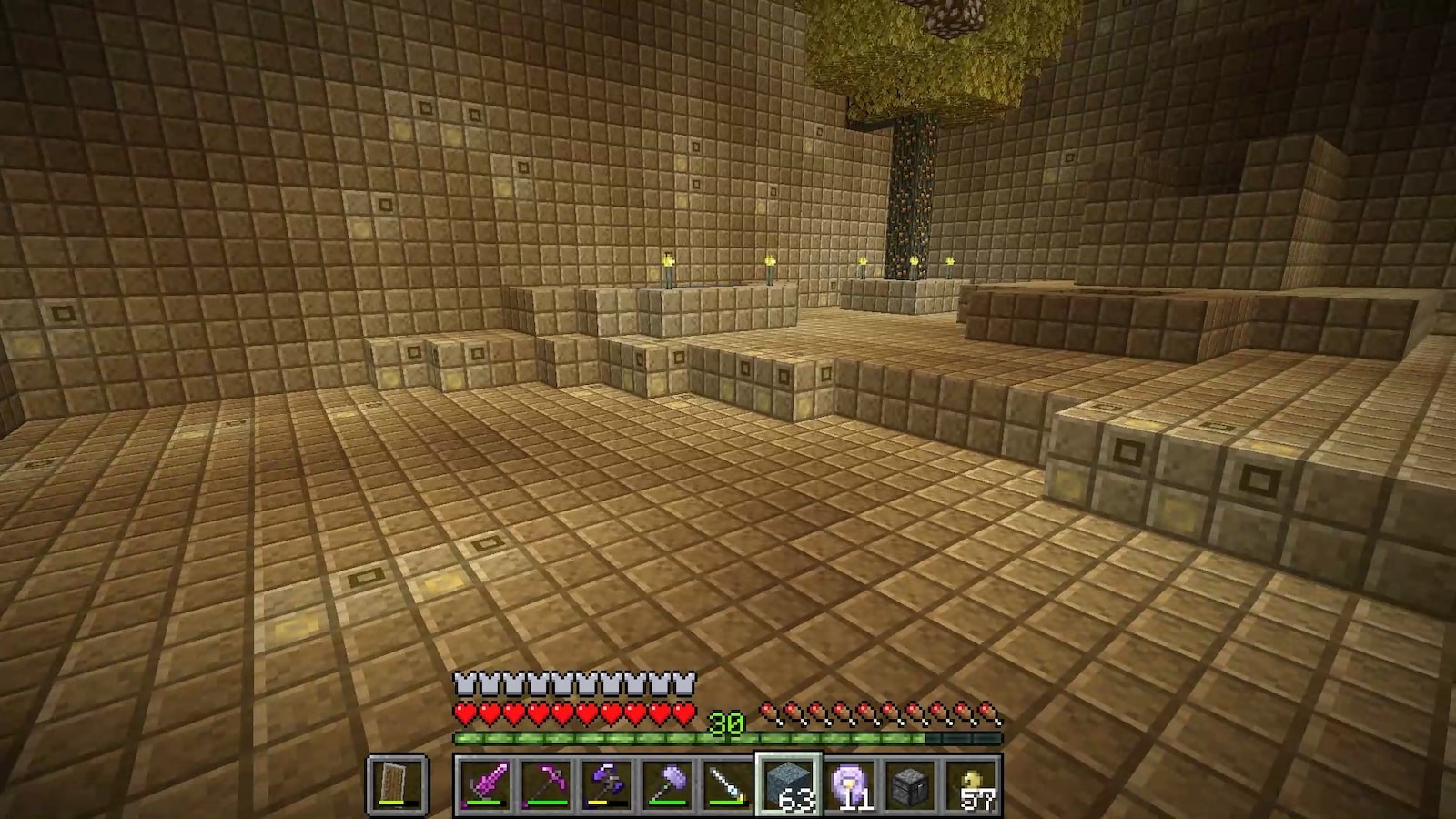Select the enchanted pink sword slot
This screenshot has width=1456, height=819.
pyautogui.click(x=483, y=784)
